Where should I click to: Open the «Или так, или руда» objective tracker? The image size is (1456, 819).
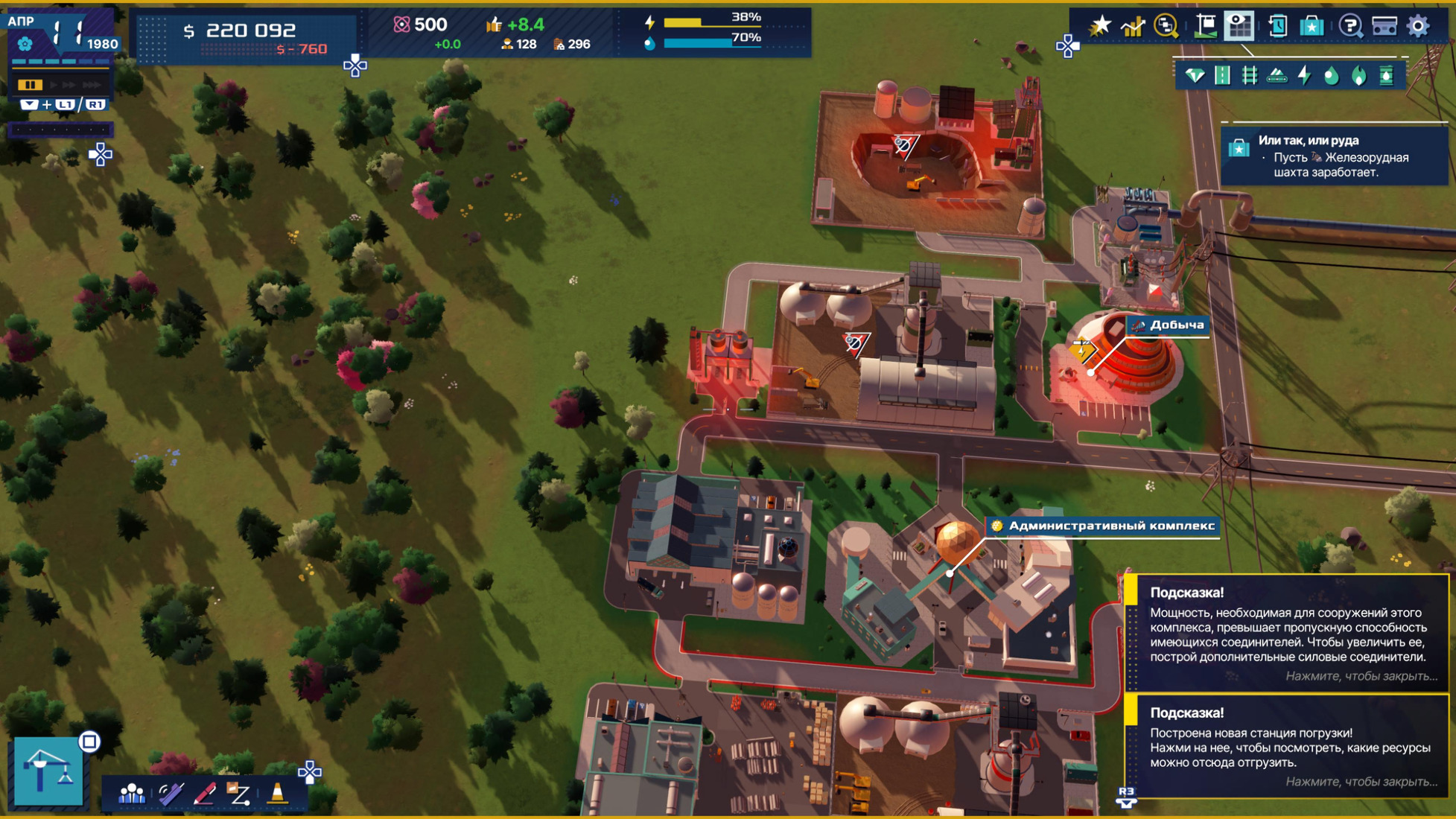tap(1333, 156)
